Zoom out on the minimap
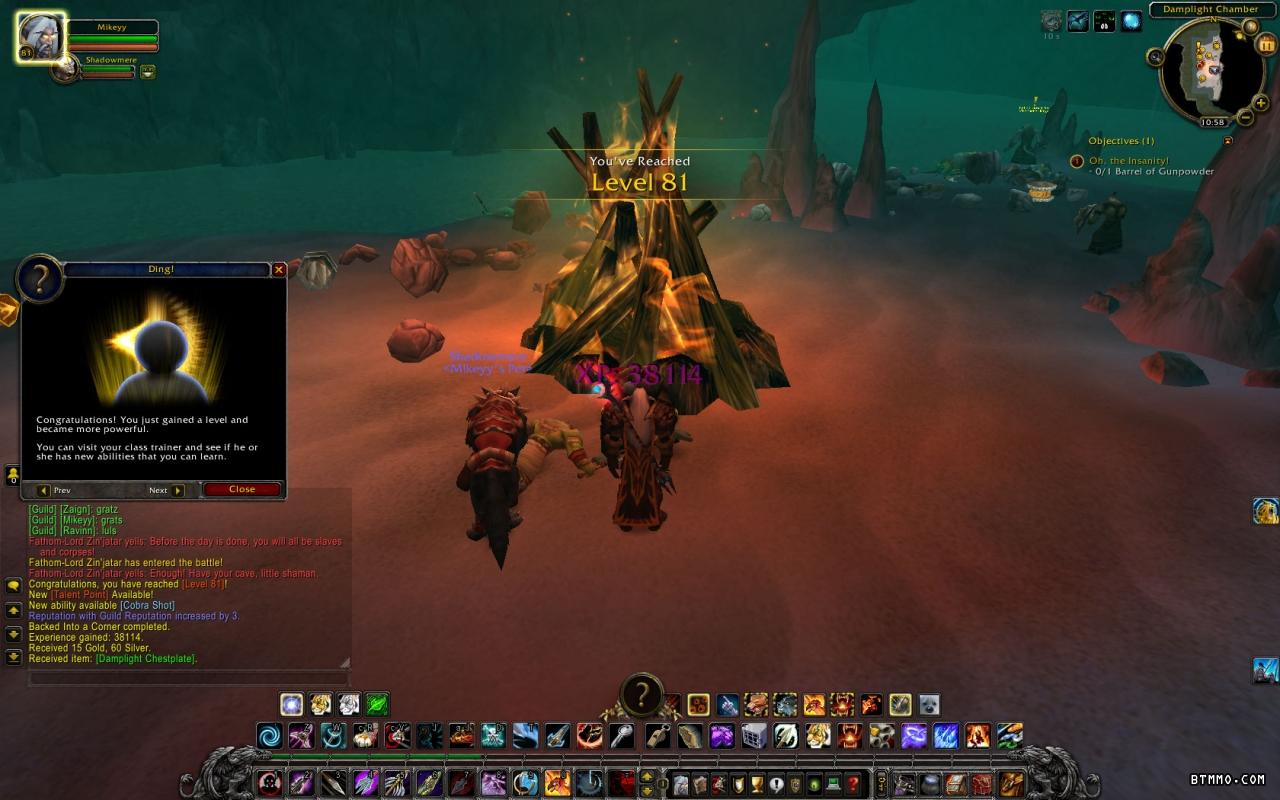The width and height of the screenshot is (1280, 800). coord(1246,118)
